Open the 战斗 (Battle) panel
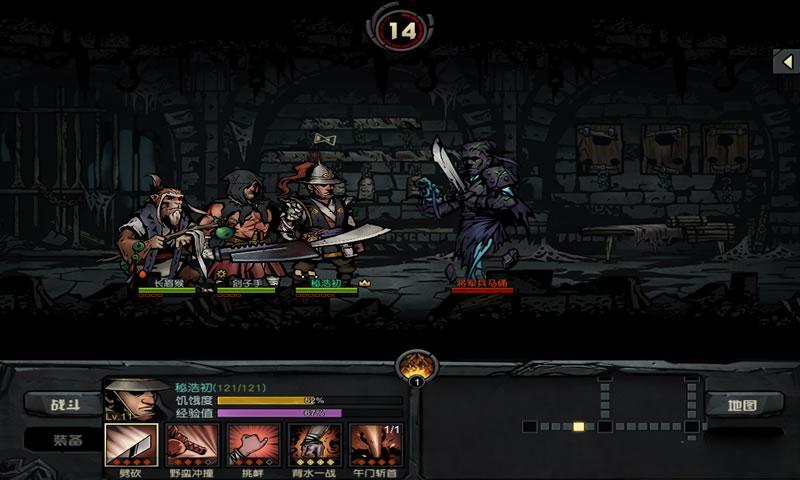Image resolution: width=800 pixels, height=480 pixels. tap(68, 404)
